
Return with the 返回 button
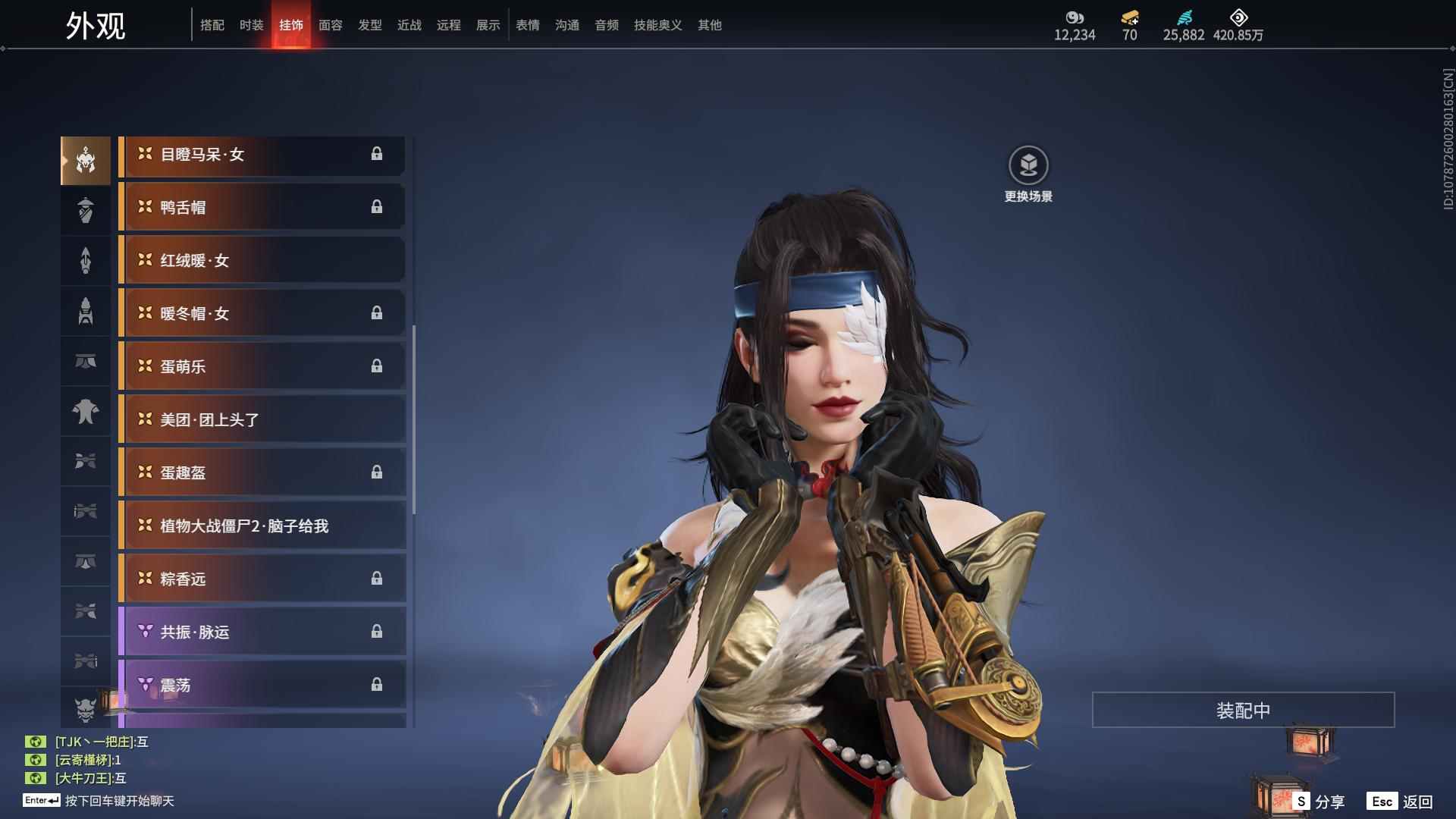[x=1400, y=801]
